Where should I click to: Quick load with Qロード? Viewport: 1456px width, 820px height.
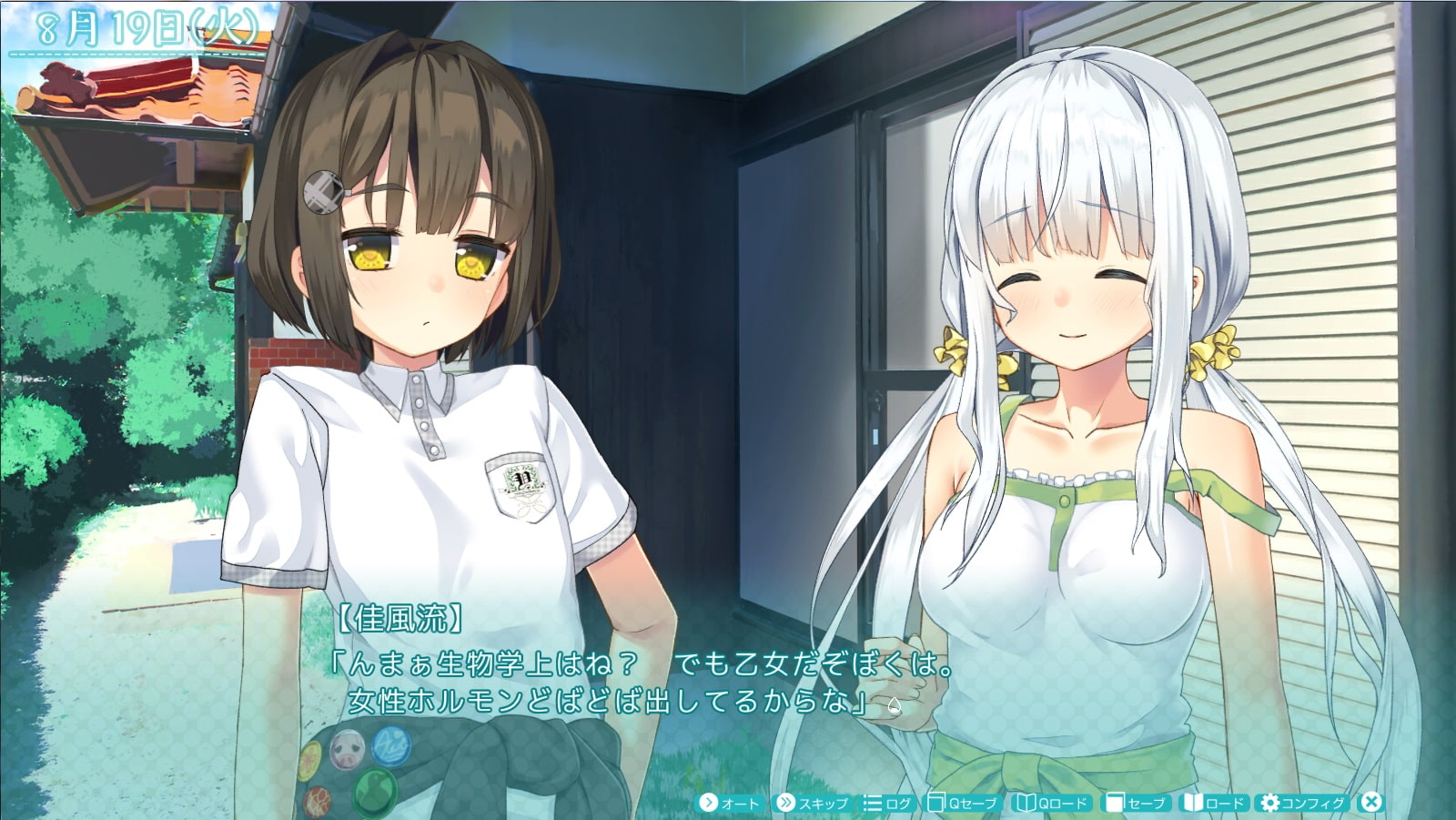click(x=1052, y=803)
